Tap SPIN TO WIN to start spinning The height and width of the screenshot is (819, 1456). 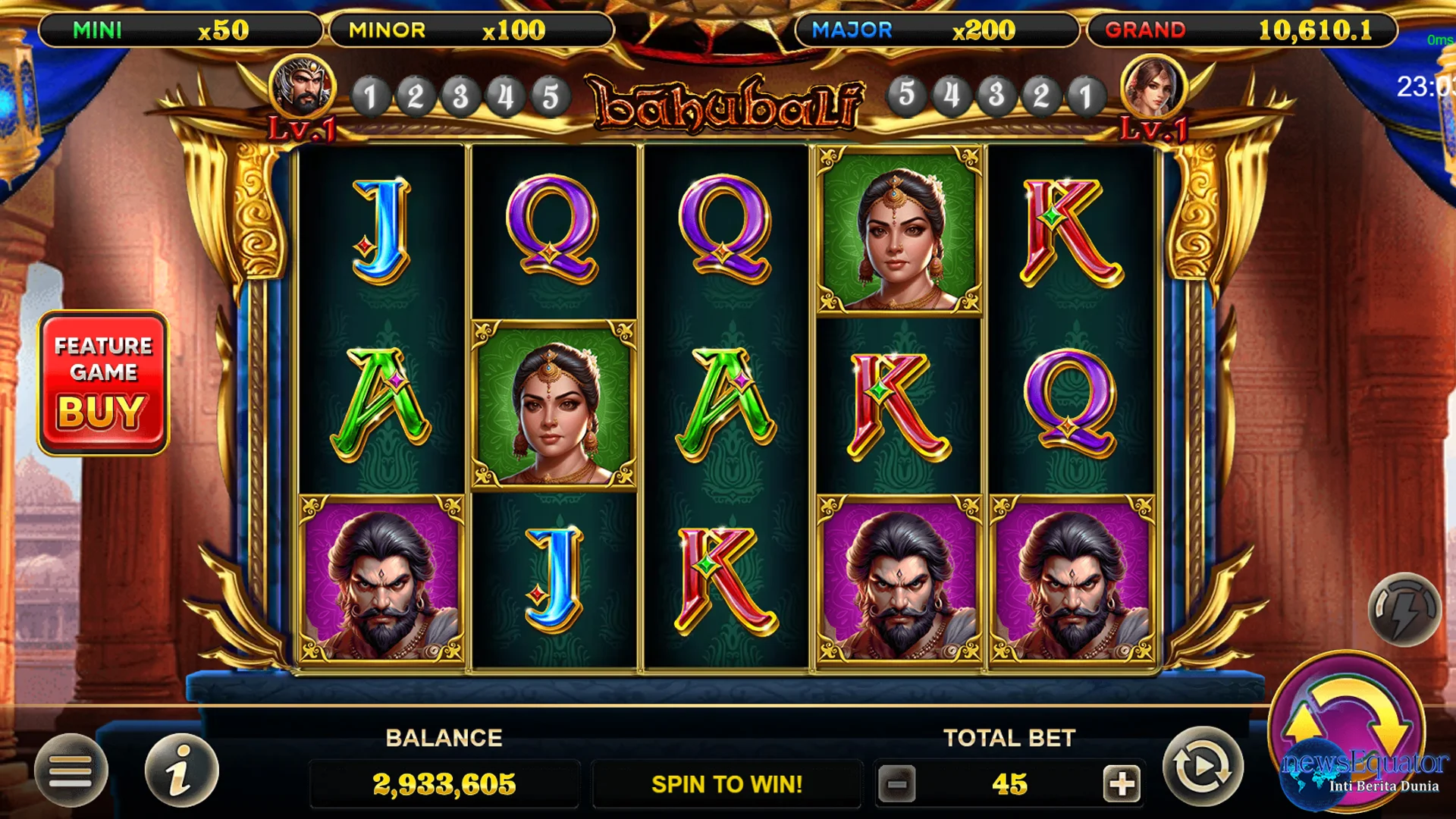[726, 783]
